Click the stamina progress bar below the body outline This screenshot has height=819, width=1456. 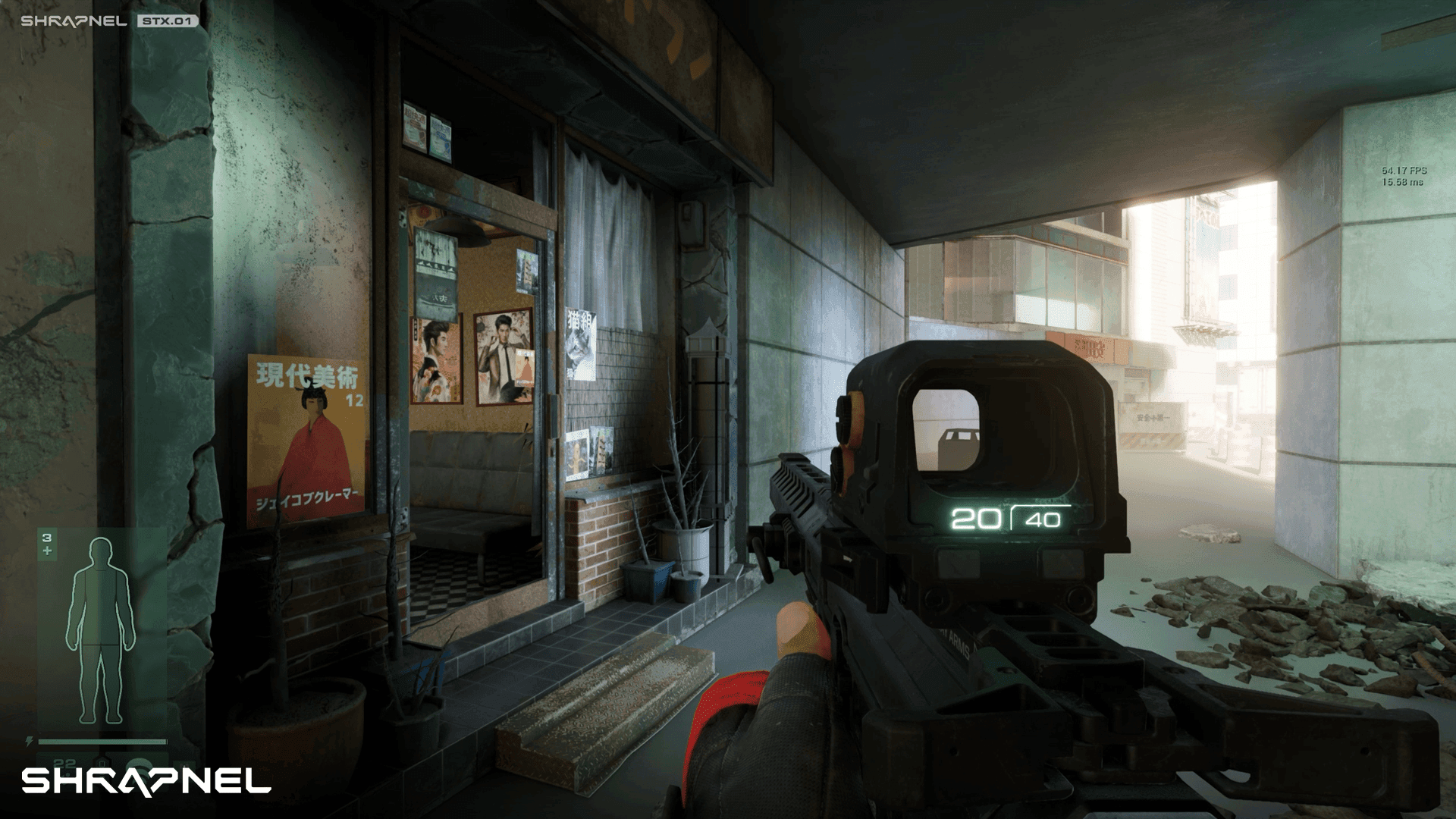(102, 740)
